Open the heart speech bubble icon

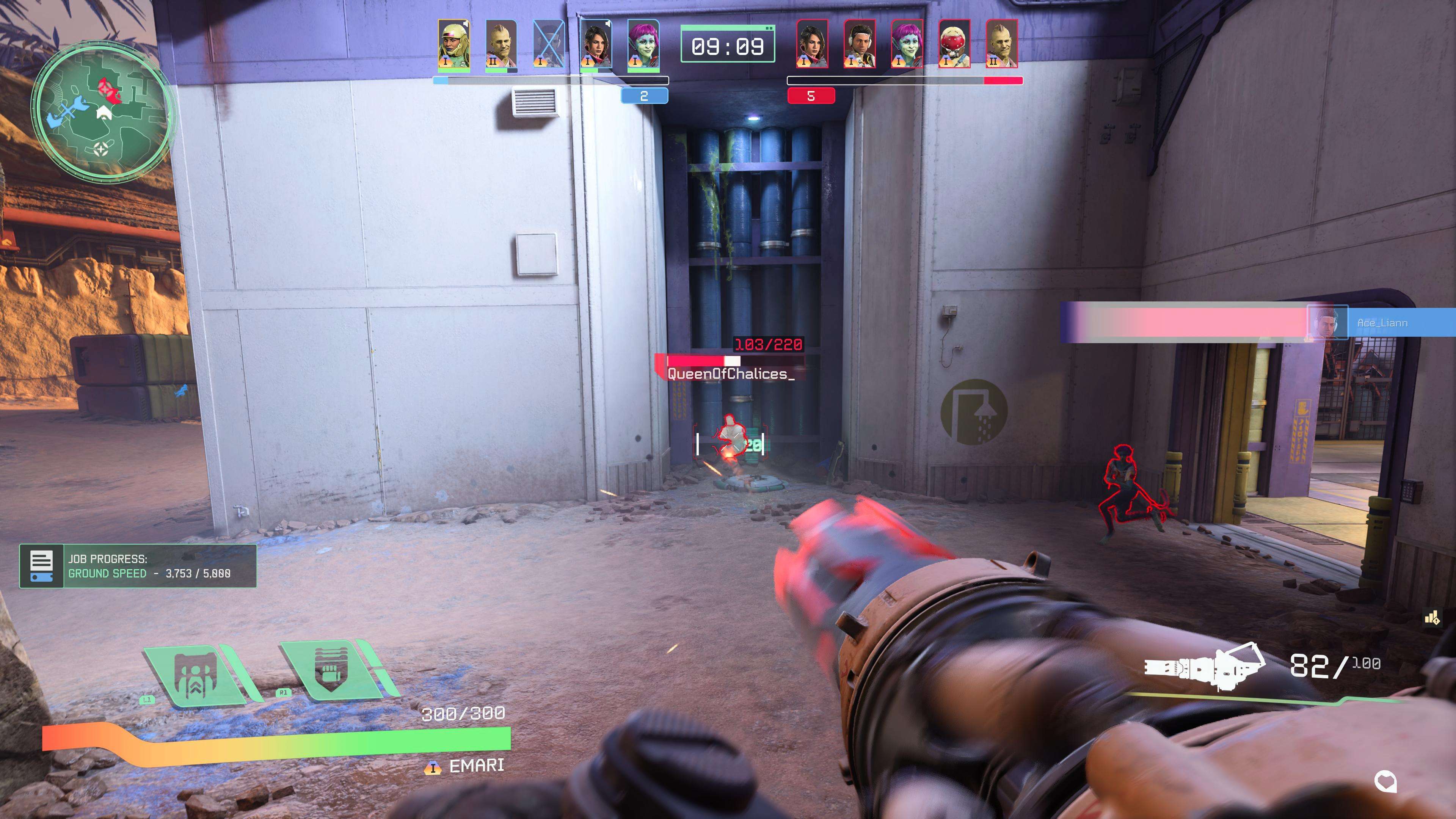point(1385,782)
